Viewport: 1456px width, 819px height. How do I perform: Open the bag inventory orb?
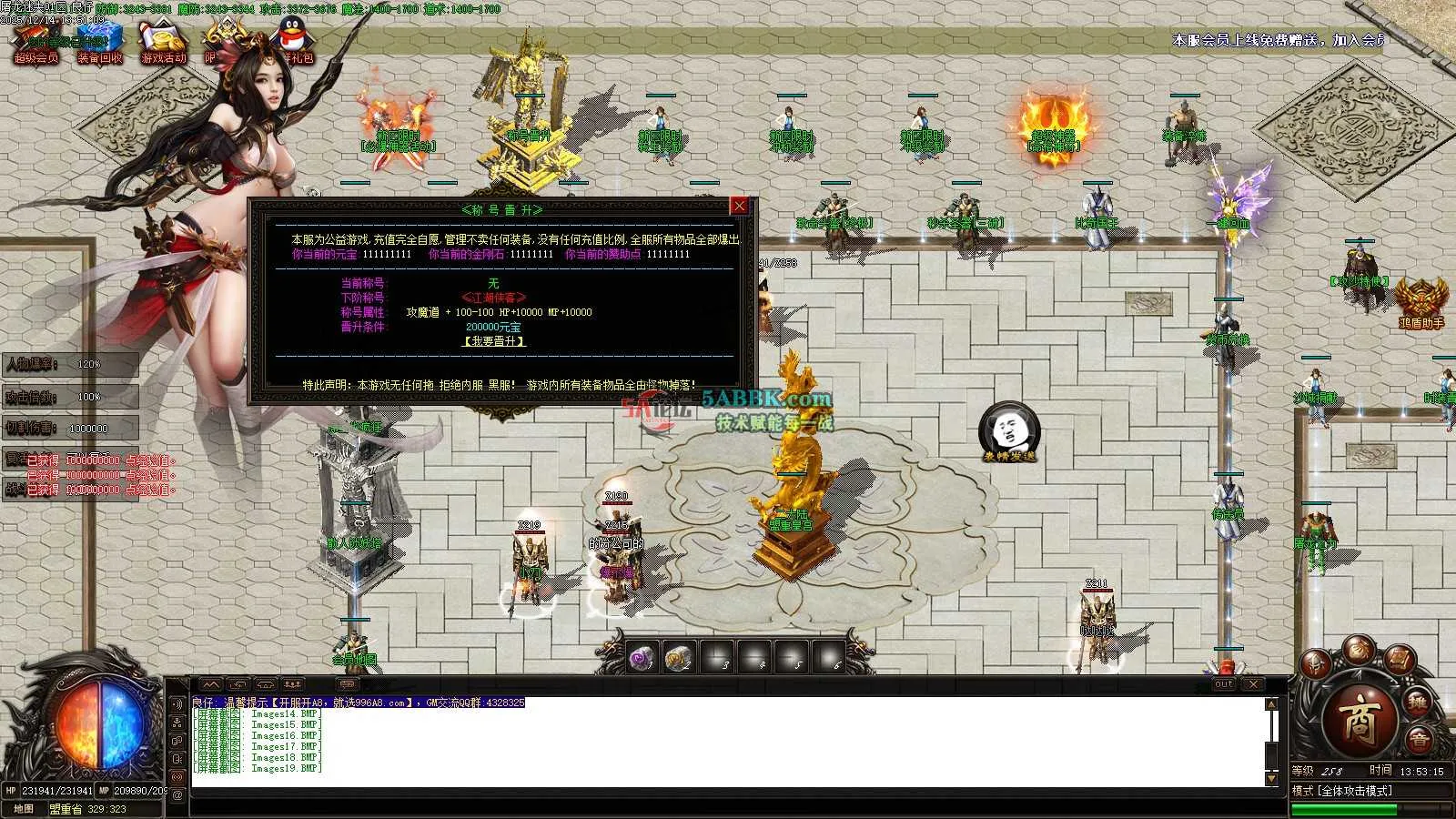pyautogui.click(x=1359, y=648)
